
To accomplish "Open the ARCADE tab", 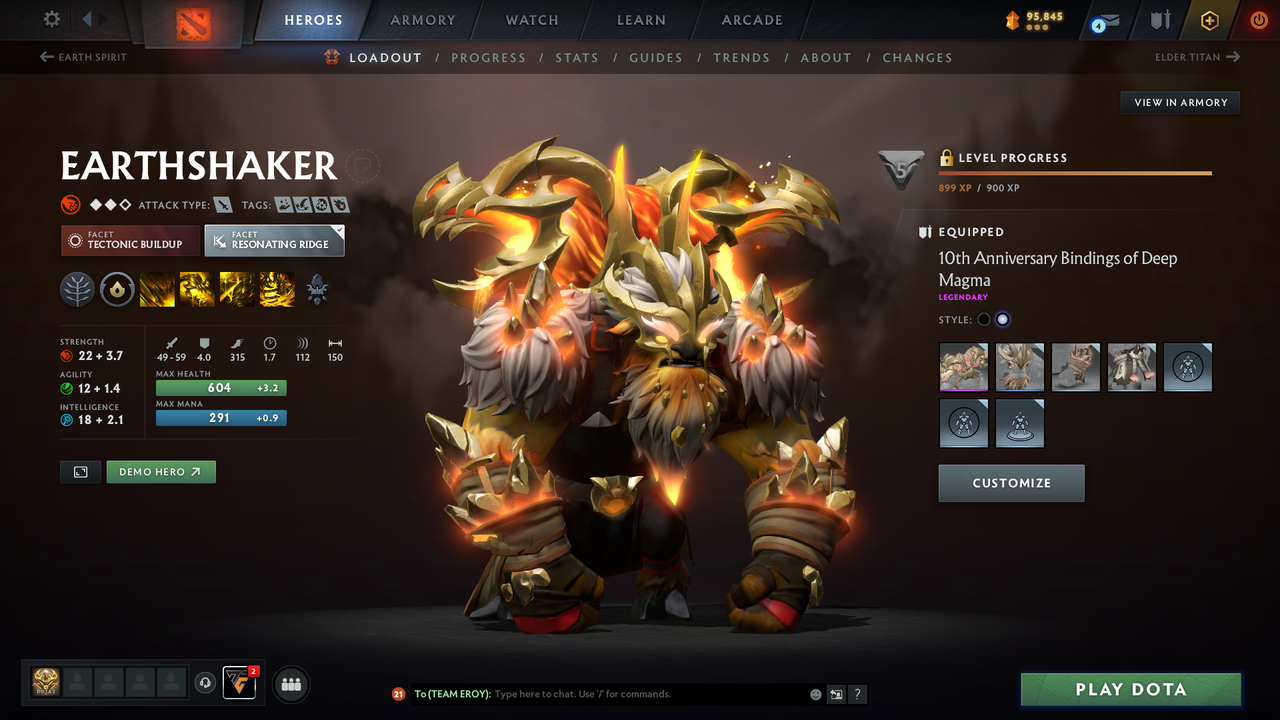I will pyautogui.click(x=751, y=20).
